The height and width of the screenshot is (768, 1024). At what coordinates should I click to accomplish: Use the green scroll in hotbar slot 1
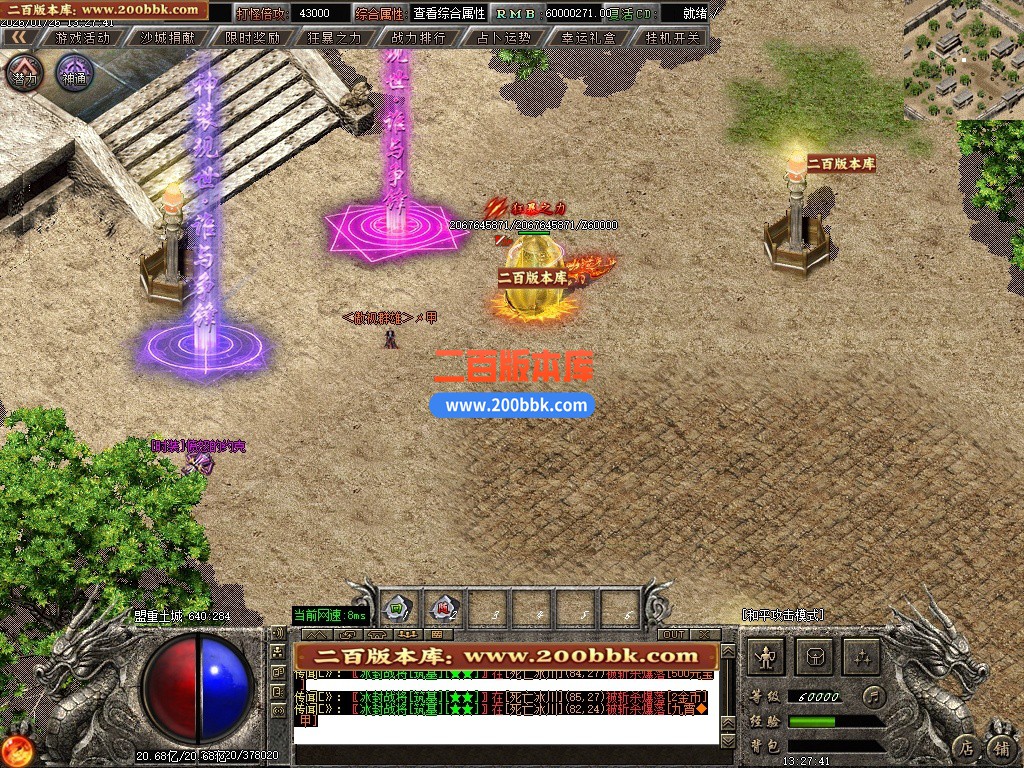[x=397, y=606]
